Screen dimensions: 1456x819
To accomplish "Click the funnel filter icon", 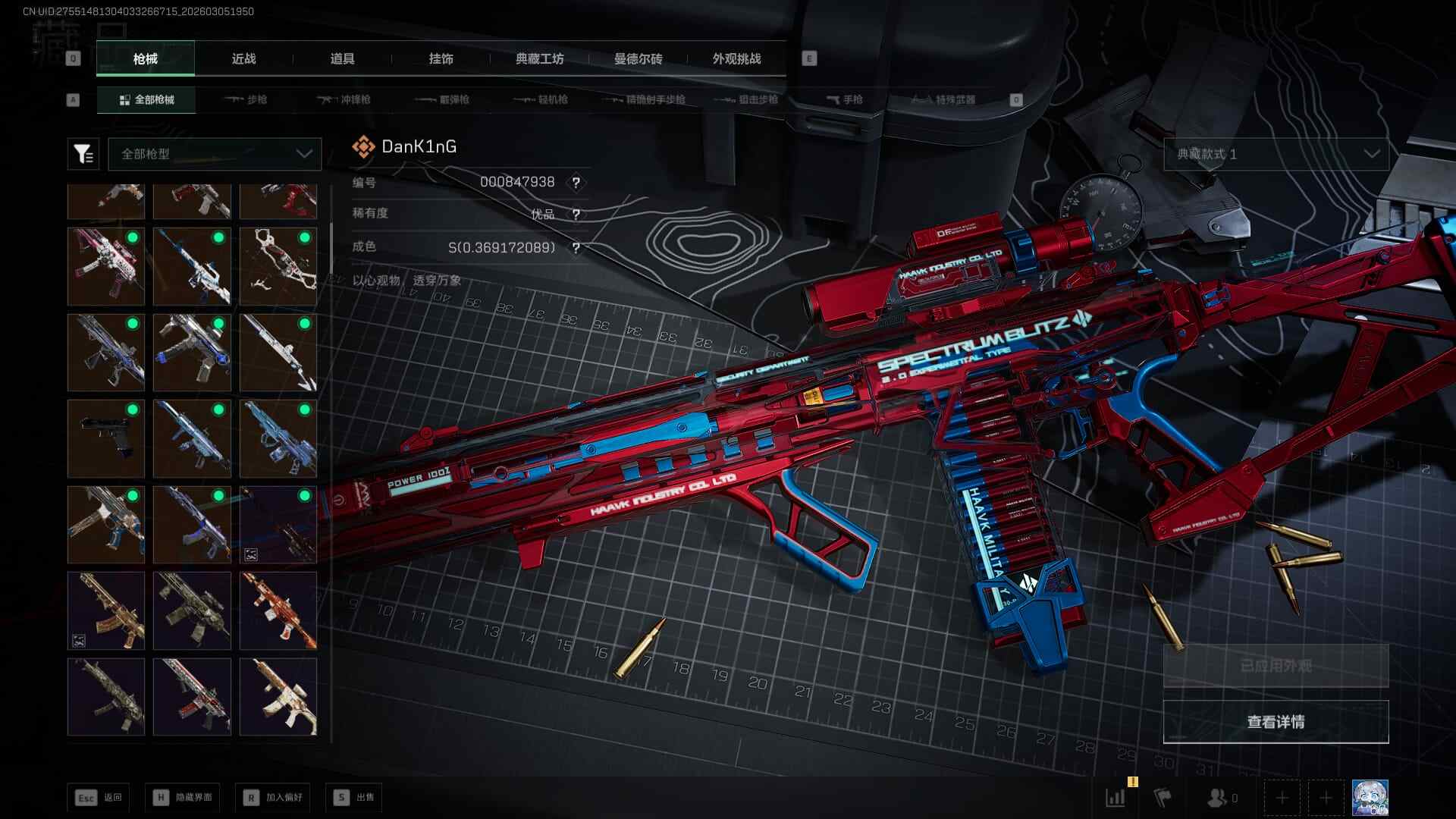I will point(83,154).
